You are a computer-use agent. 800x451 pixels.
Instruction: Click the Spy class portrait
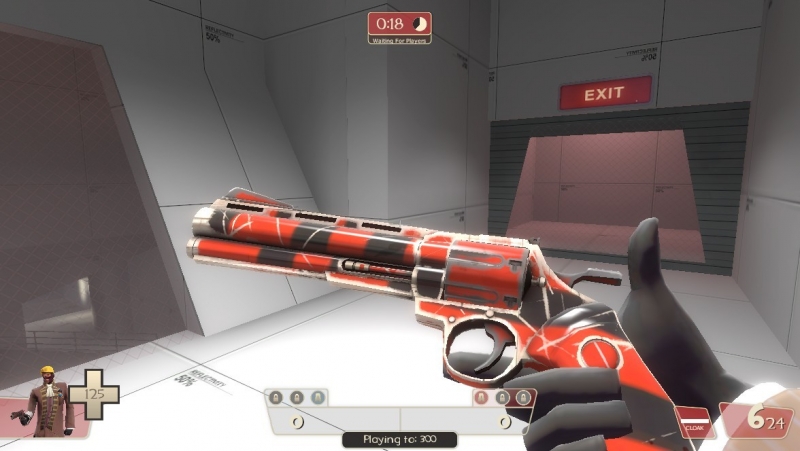[x=43, y=402]
